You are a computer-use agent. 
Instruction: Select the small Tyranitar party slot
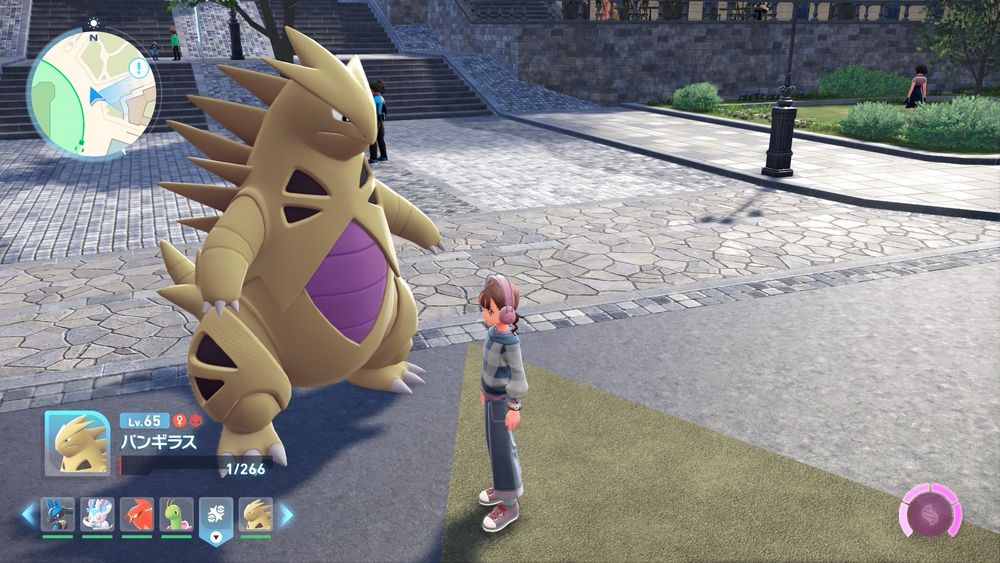(256, 514)
